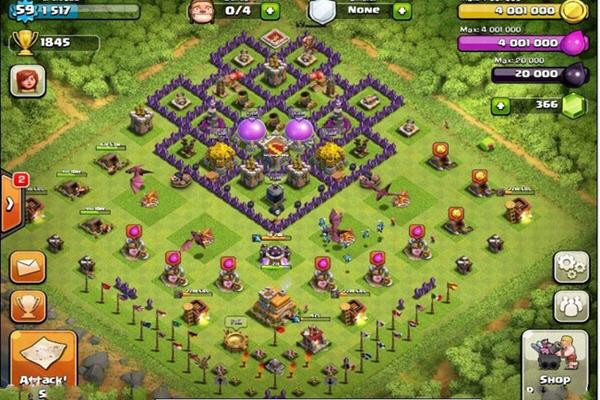
Task: Add a builder using the green plus
Action: tap(269, 12)
